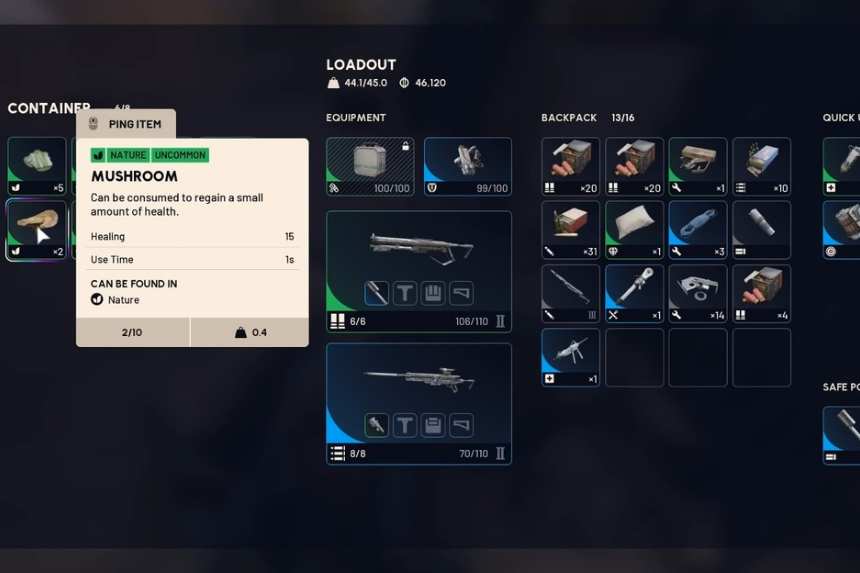Viewport: 860px width, 573px height.
Task: Select the shield slot showing 99/100
Action: (x=467, y=165)
